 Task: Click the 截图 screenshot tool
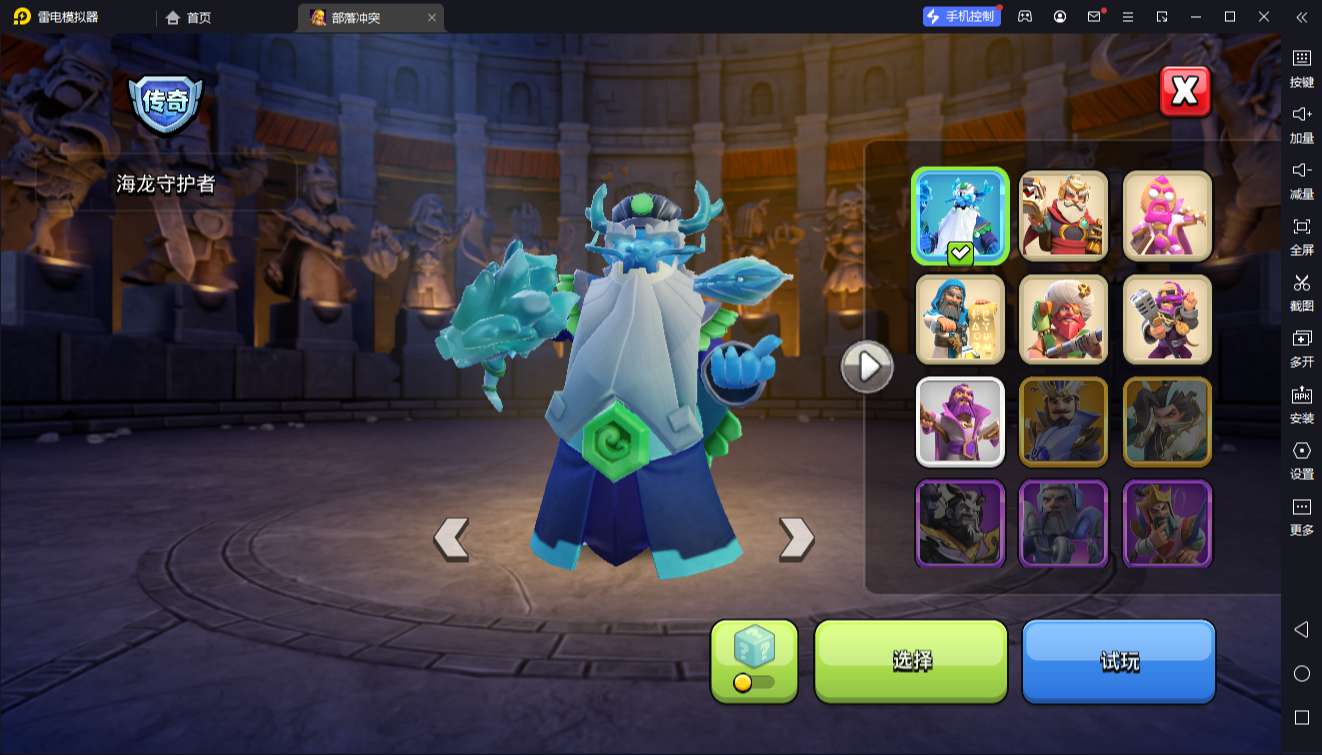[x=1301, y=292]
